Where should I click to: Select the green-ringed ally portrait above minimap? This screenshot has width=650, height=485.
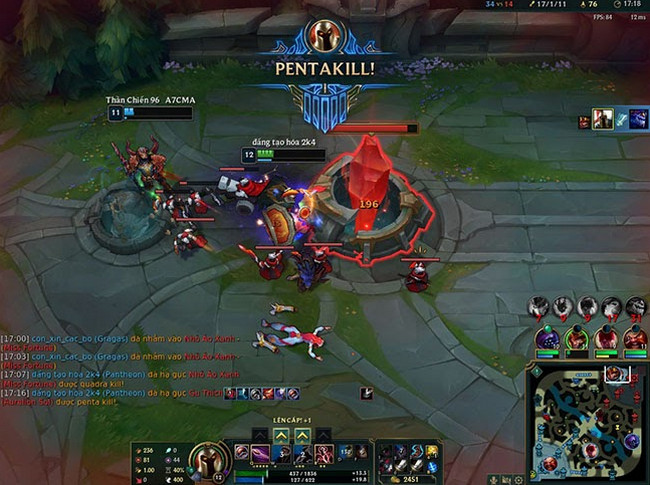point(576,338)
